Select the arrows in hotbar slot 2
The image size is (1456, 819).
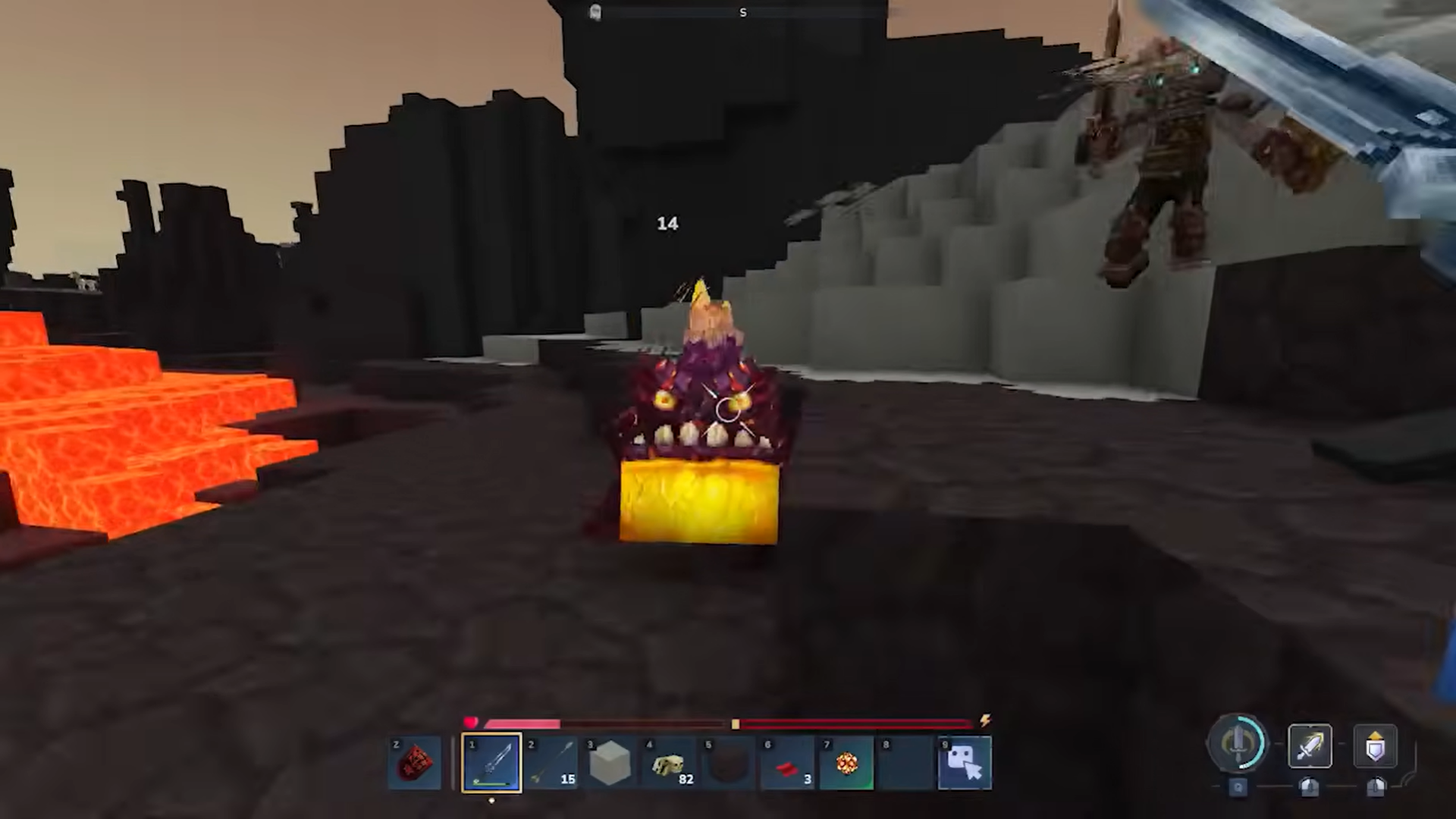pos(552,762)
